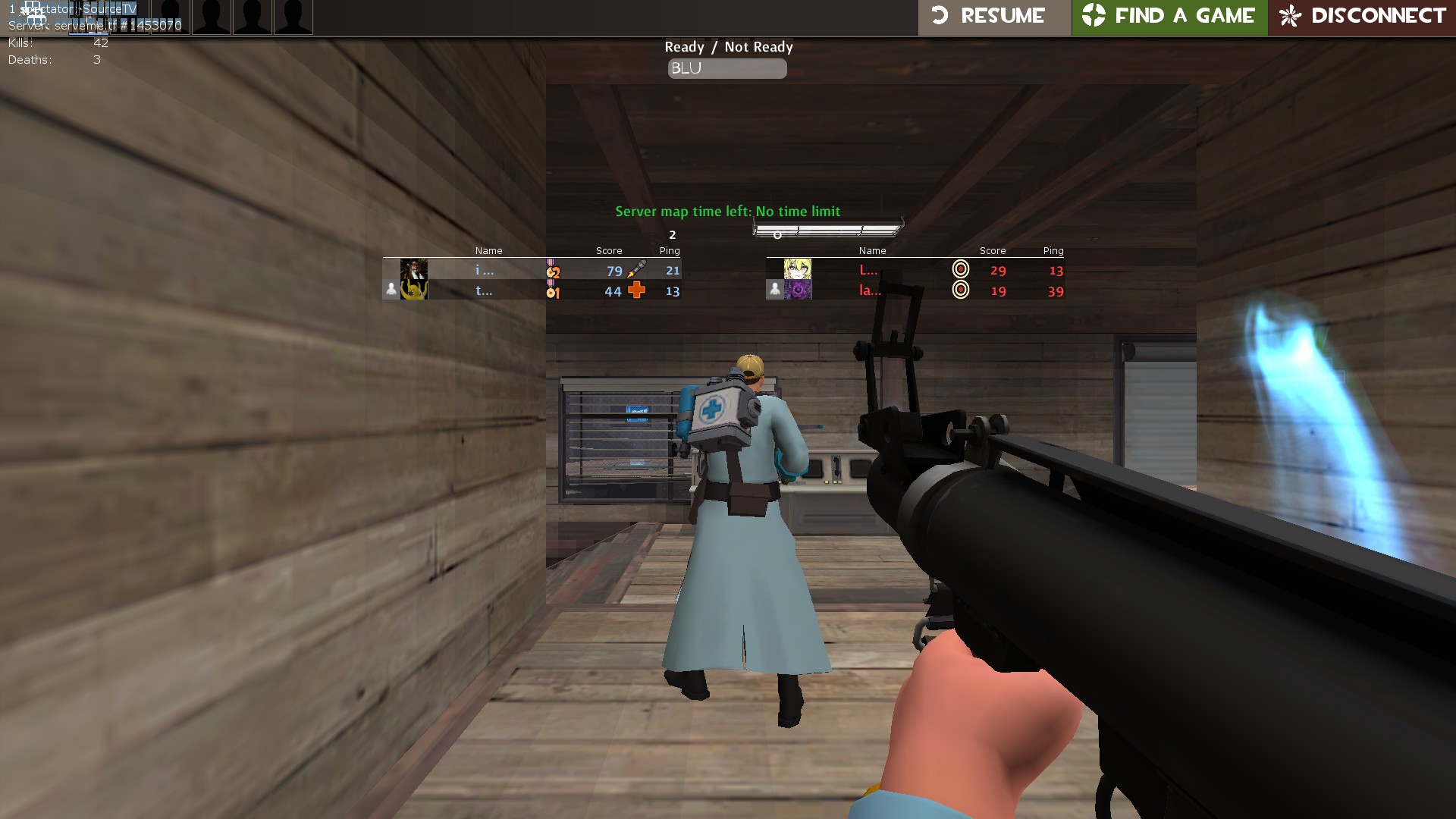Image resolution: width=1456 pixels, height=819 pixels.
Task: Resume the game
Action: coord(993,17)
